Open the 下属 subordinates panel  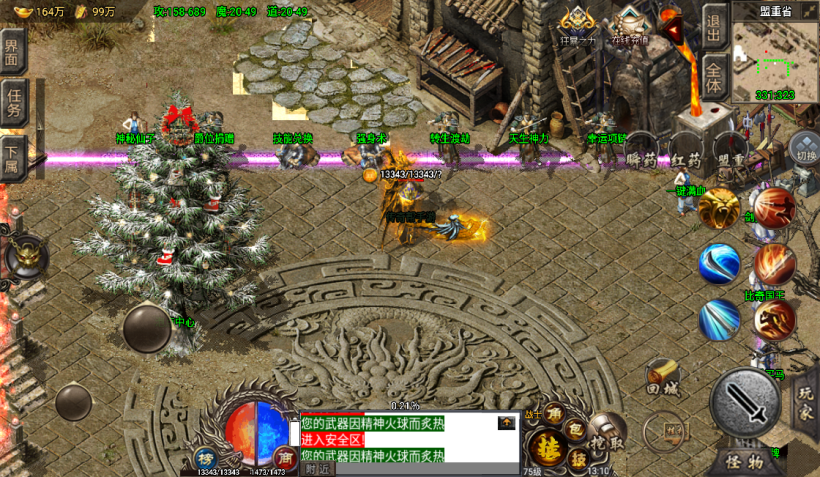pos(11,157)
